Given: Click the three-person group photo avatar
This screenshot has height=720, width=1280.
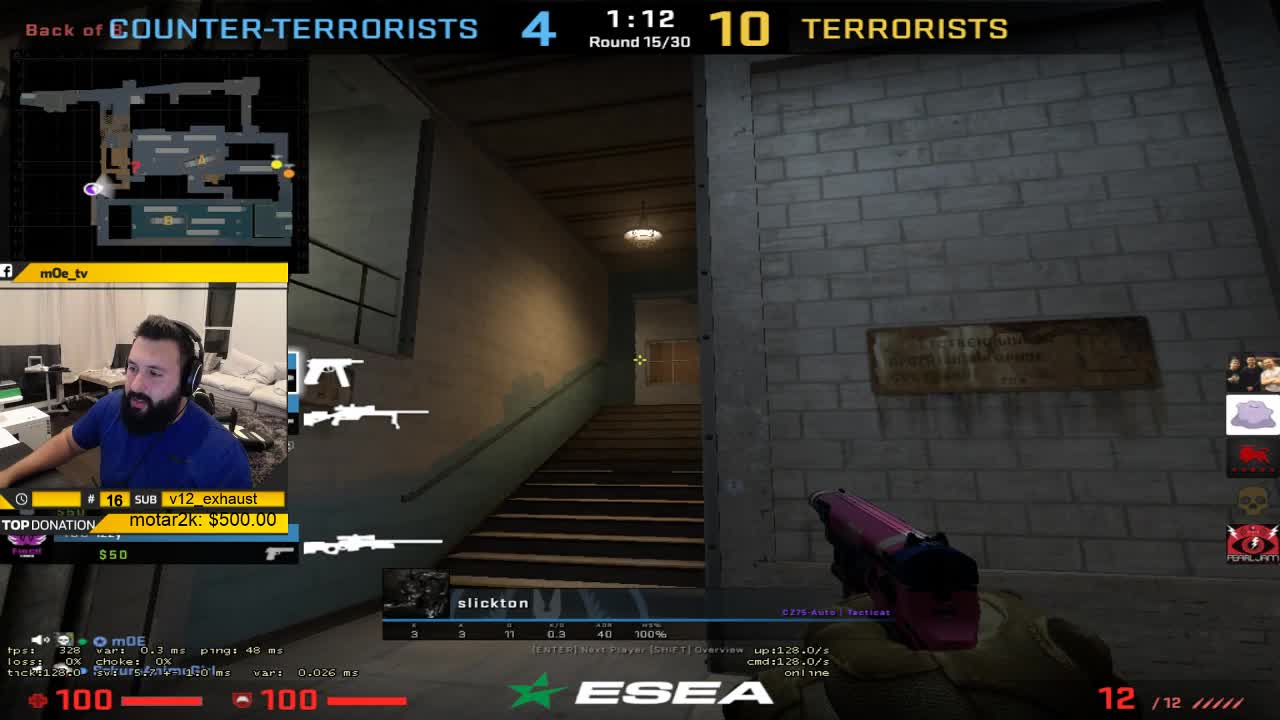Looking at the screenshot, I should click(1252, 374).
